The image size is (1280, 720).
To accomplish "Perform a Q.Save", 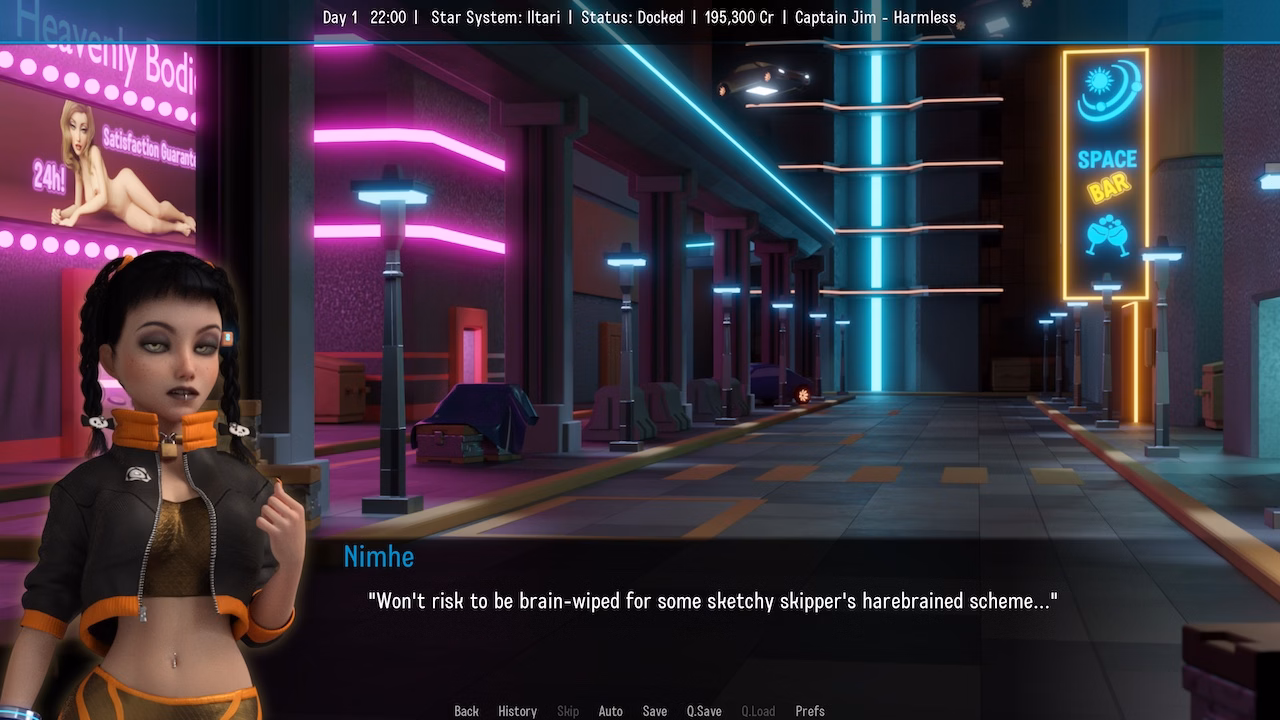I will tap(703, 710).
